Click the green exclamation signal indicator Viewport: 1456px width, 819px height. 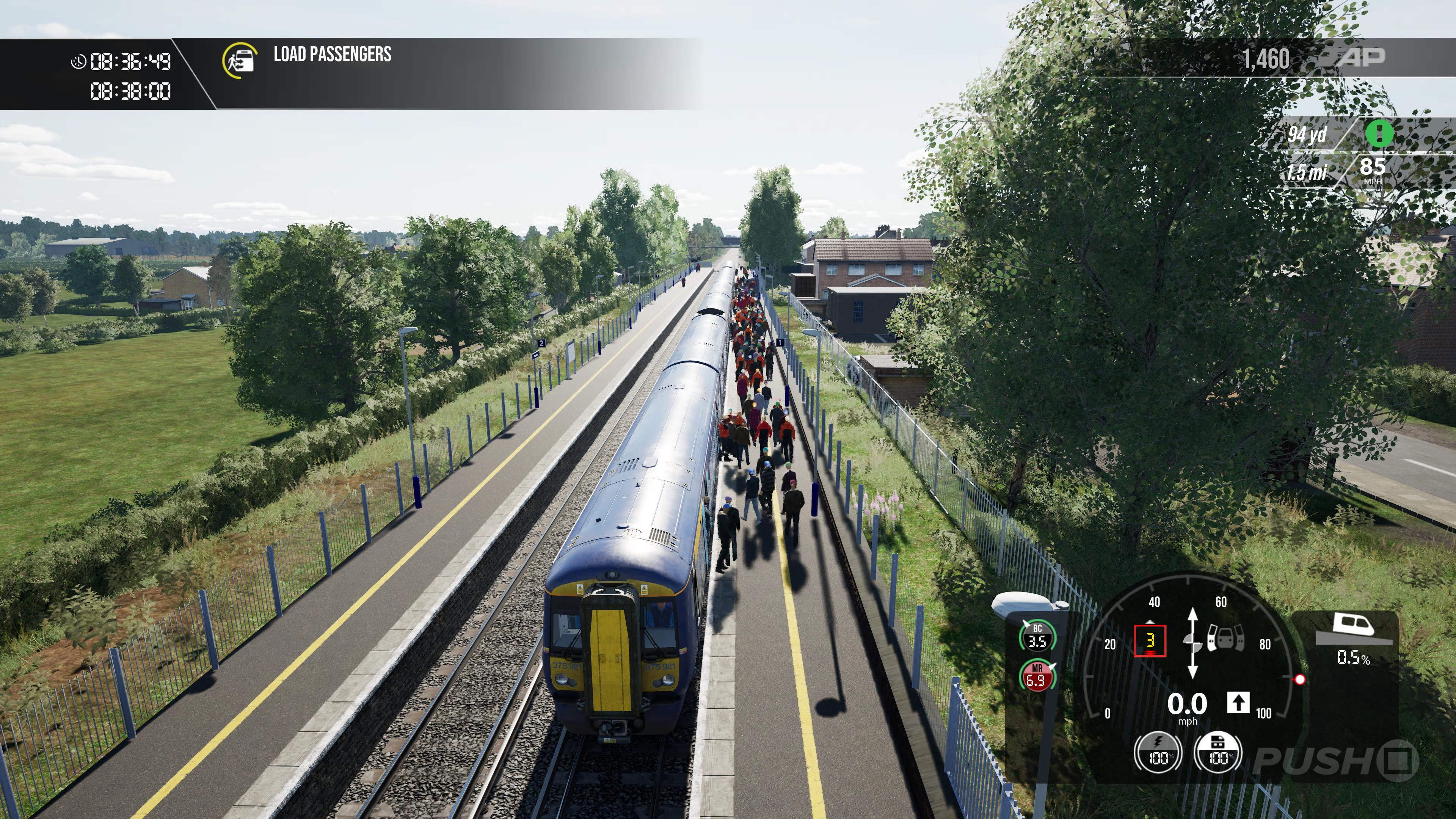click(1379, 134)
